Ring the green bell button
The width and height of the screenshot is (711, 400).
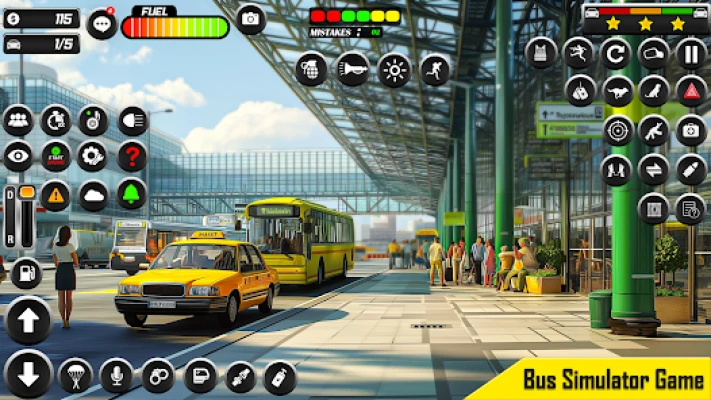tap(132, 194)
